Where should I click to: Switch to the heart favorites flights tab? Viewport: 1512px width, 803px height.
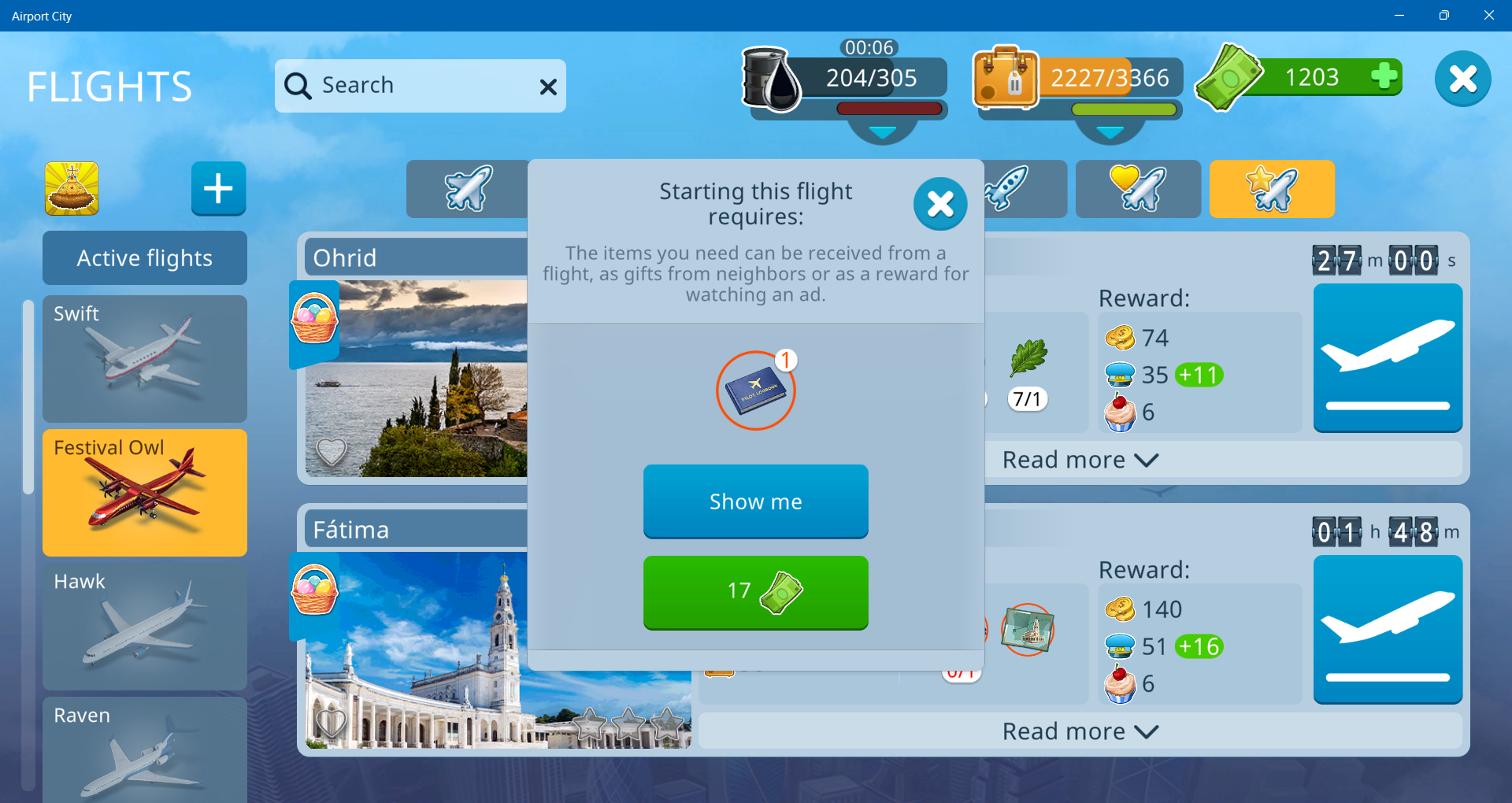(x=1137, y=189)
